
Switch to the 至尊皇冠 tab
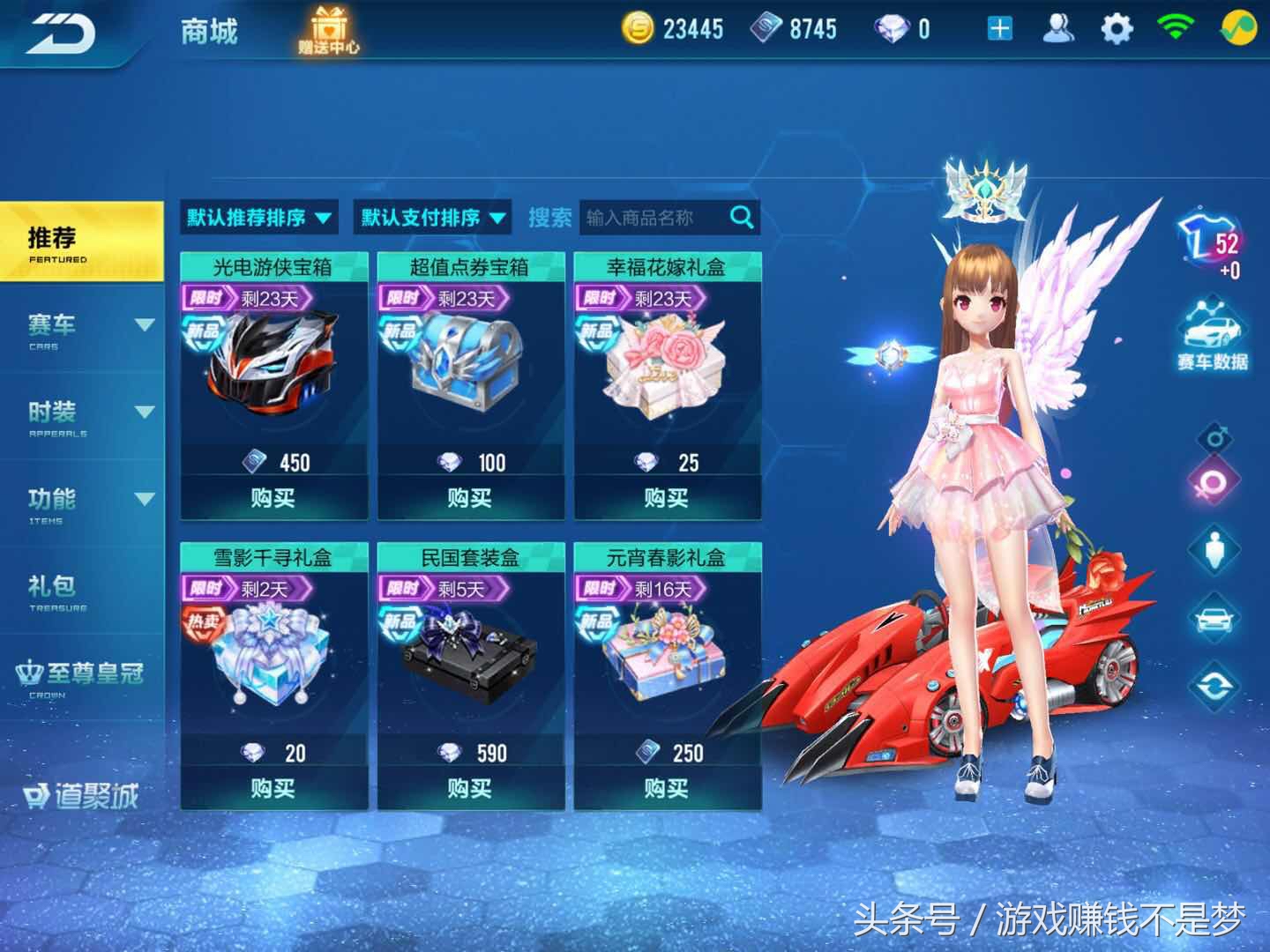(x=79, y=673)
